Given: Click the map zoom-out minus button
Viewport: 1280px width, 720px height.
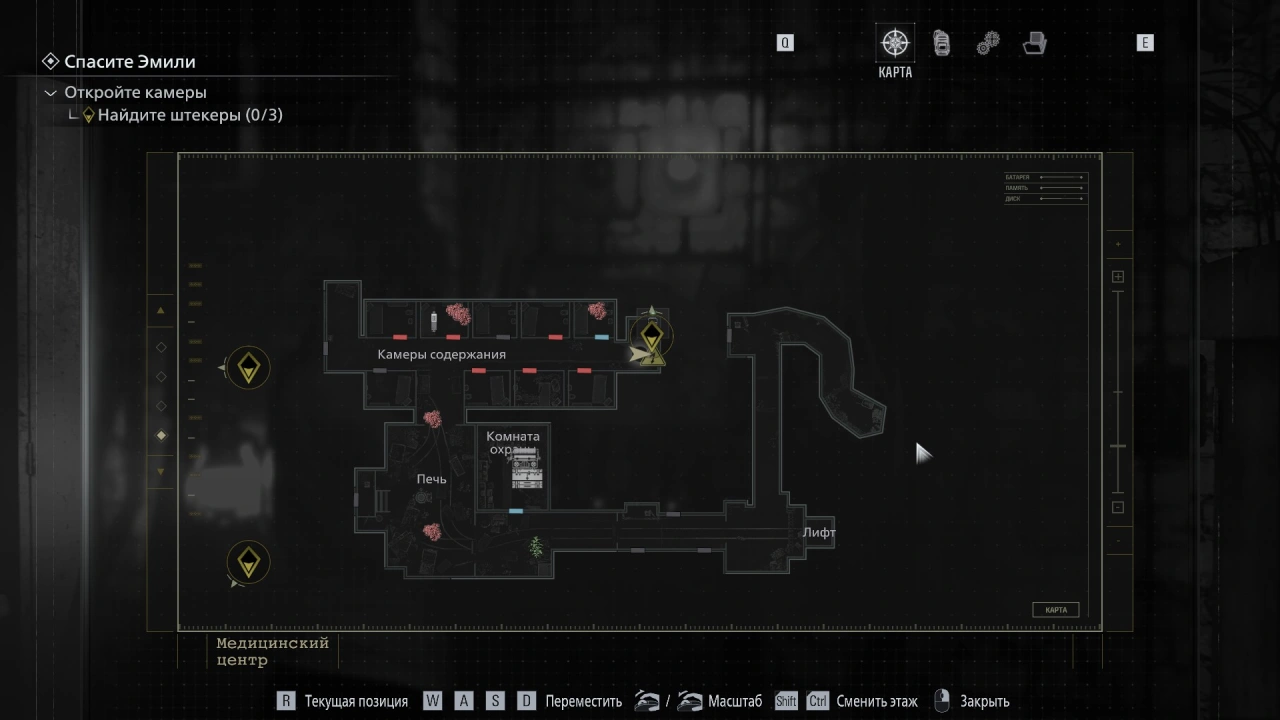Looking at the screenshot, I should pyautogui.click(x=1118, y=507).
